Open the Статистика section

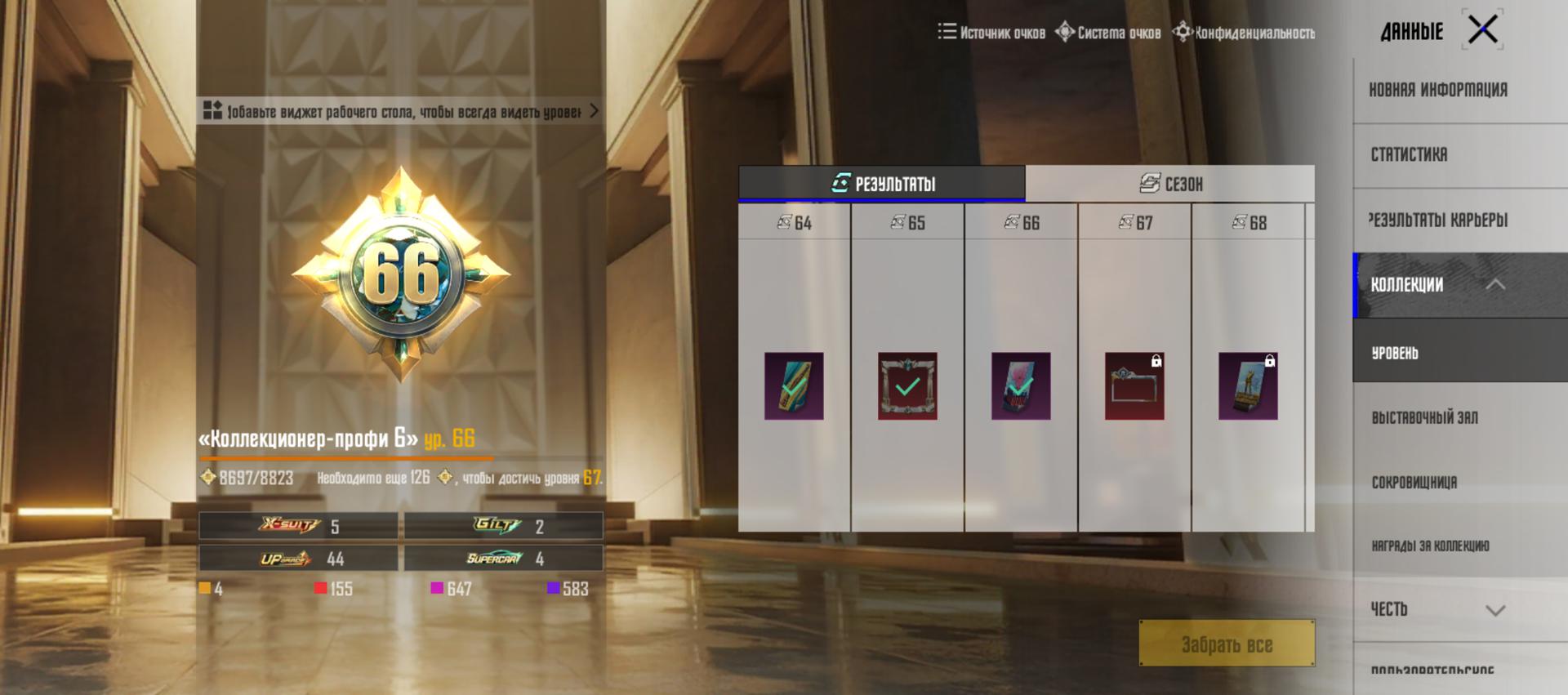pos(1409,154)
